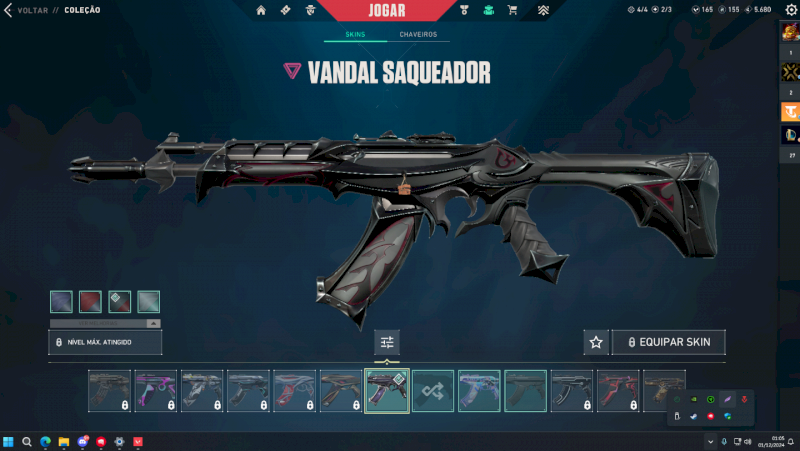Click the Jogar play button
Viewport: 800px width, 451px height.
coord(387,10)
